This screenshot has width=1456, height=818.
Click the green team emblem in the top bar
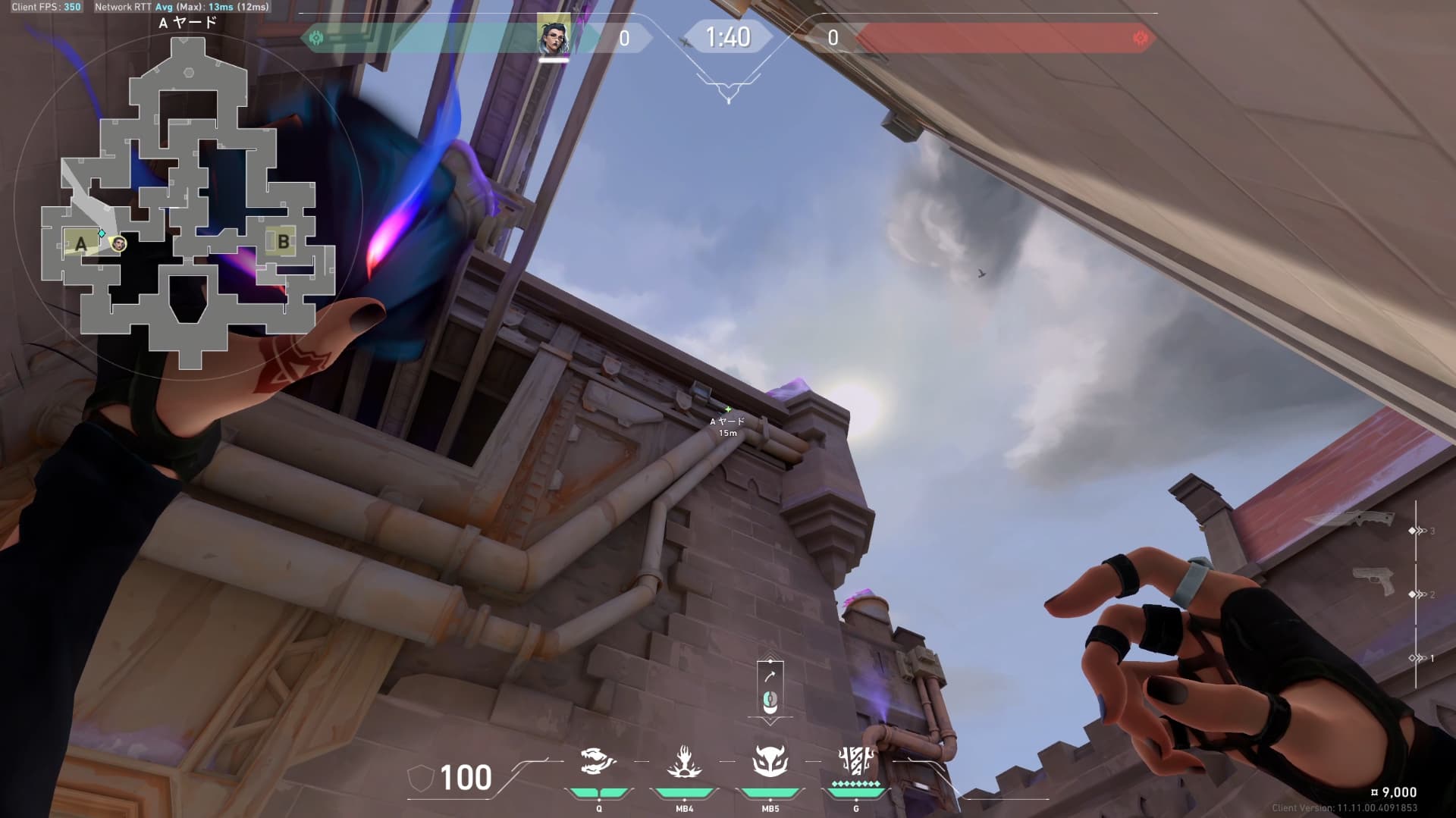(317, 38)
